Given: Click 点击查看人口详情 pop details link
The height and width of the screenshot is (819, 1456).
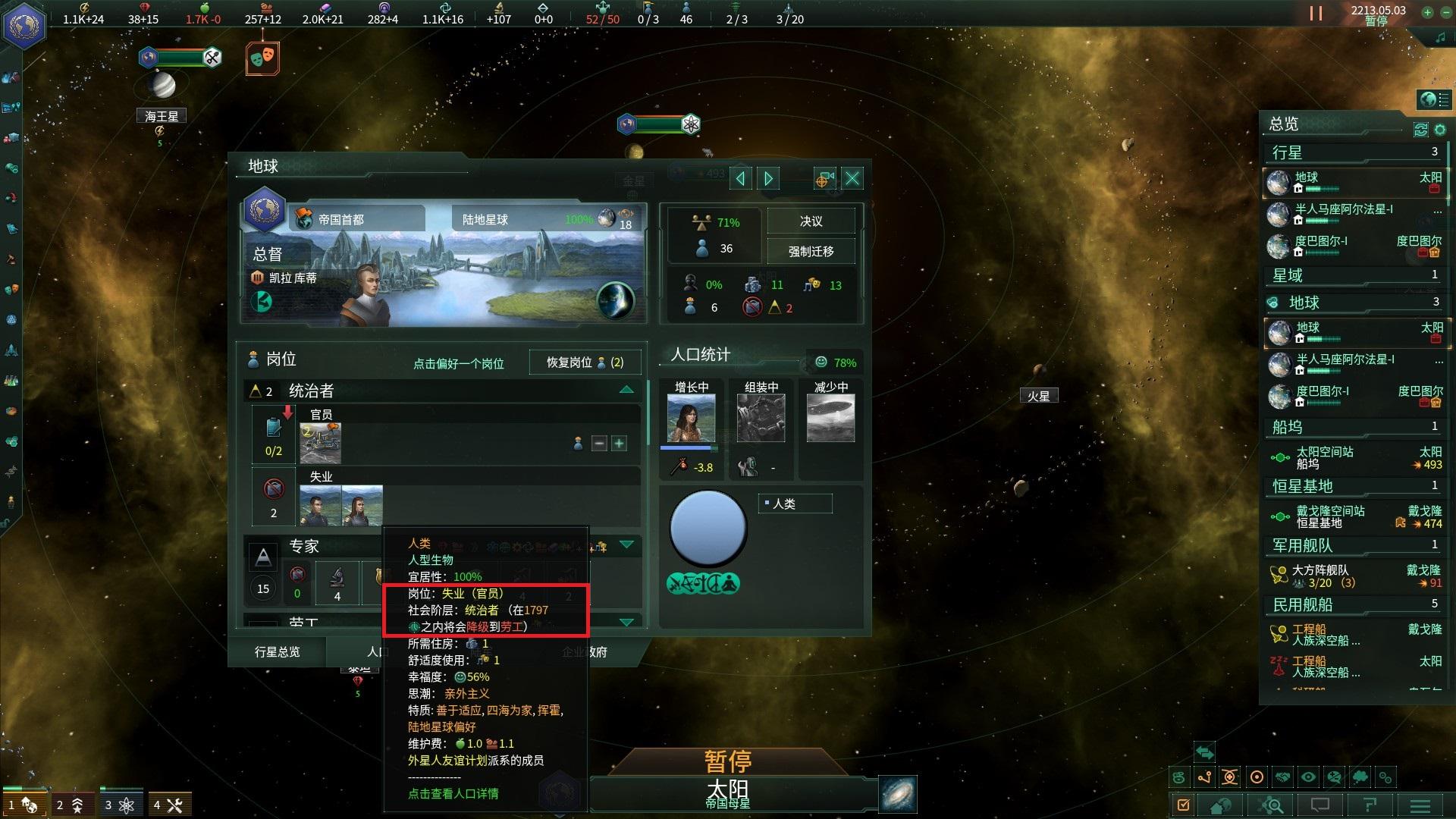Looking at the screenshot, I should [x=453, y=793].
